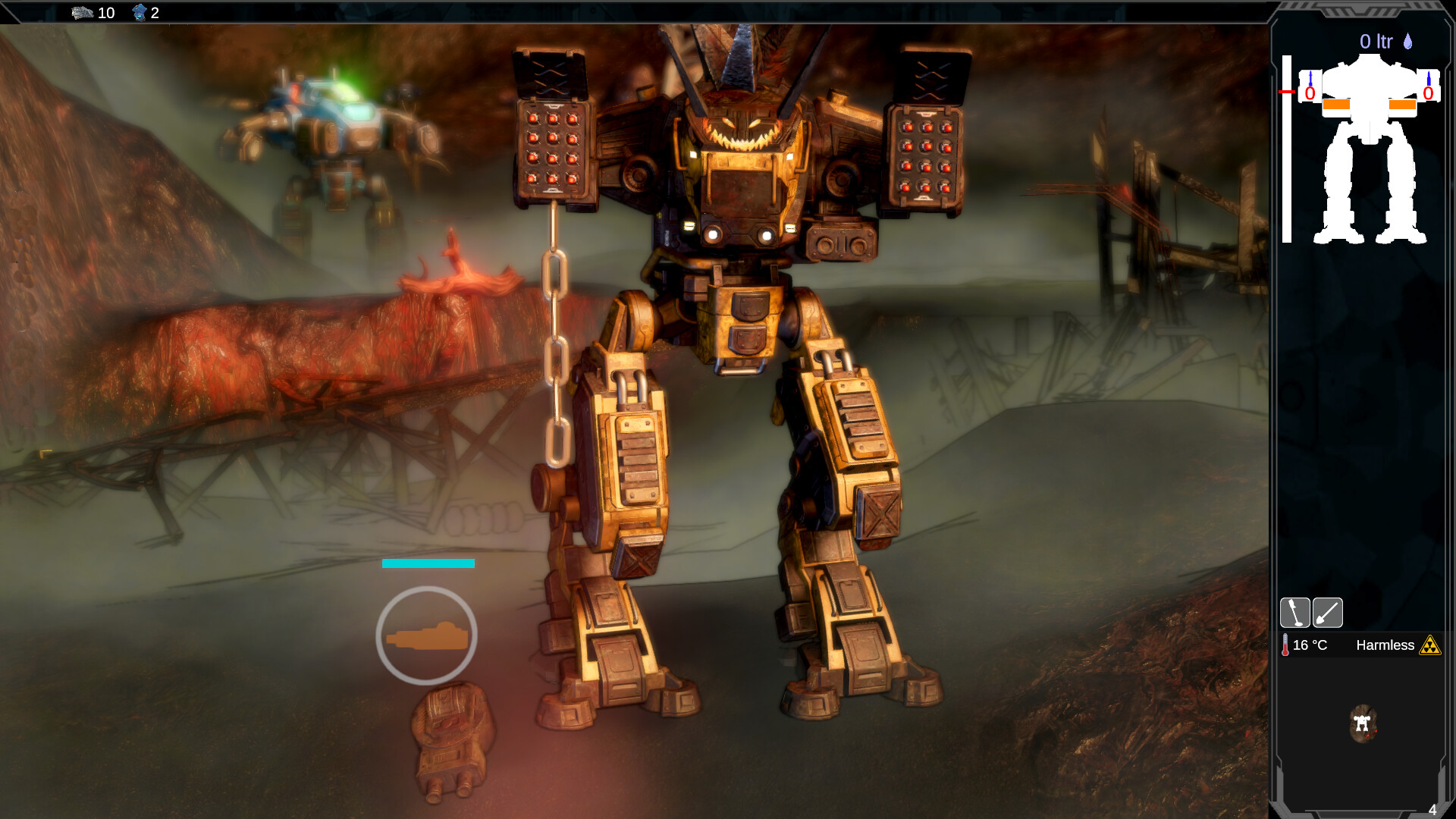Select the metal detector tool icon

pyautogui.click(x=1295, y=612)
